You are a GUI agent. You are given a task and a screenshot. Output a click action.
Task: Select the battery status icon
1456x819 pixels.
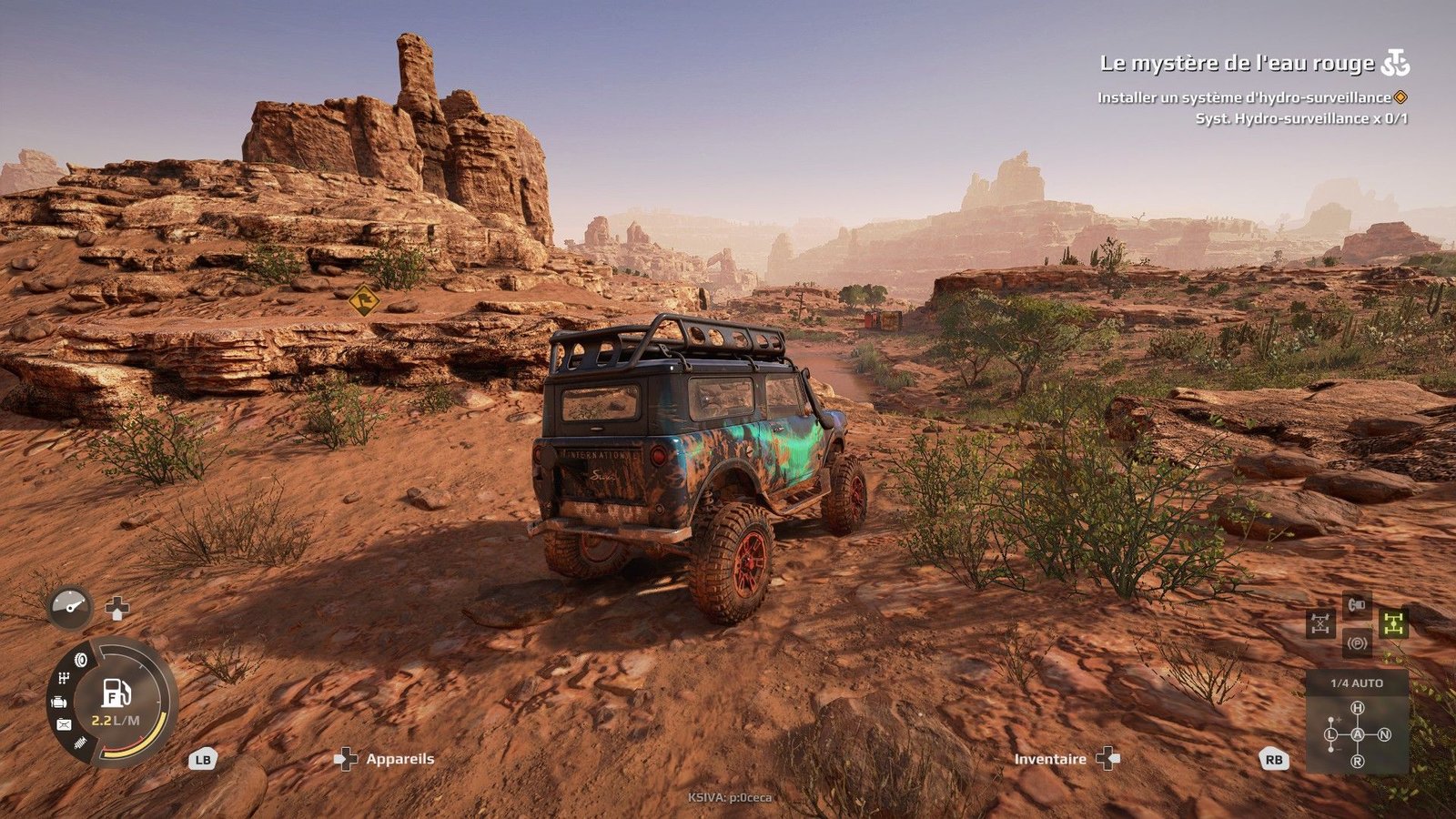tap(64, 724)
